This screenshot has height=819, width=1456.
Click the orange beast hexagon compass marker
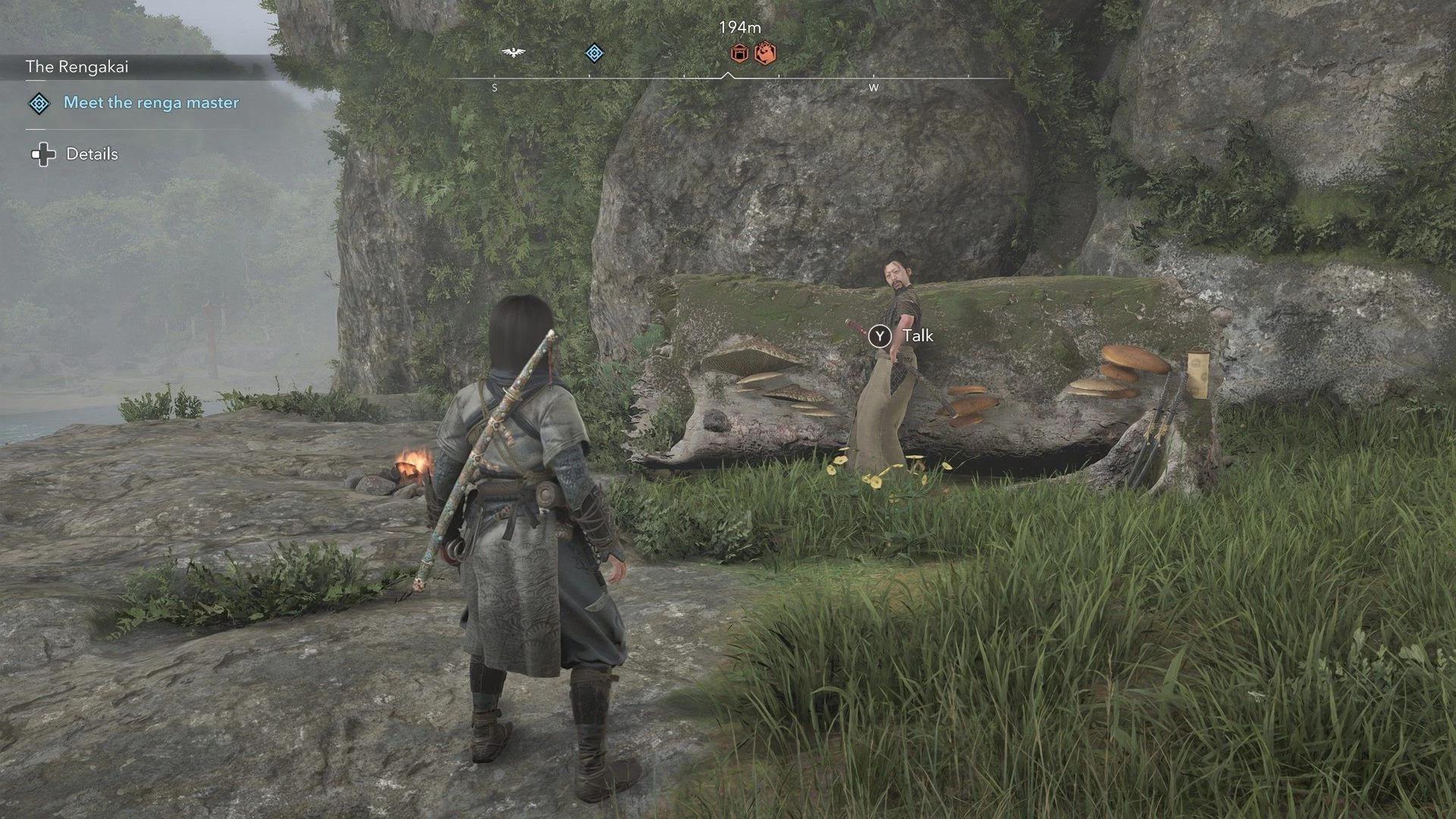point(765,53)
